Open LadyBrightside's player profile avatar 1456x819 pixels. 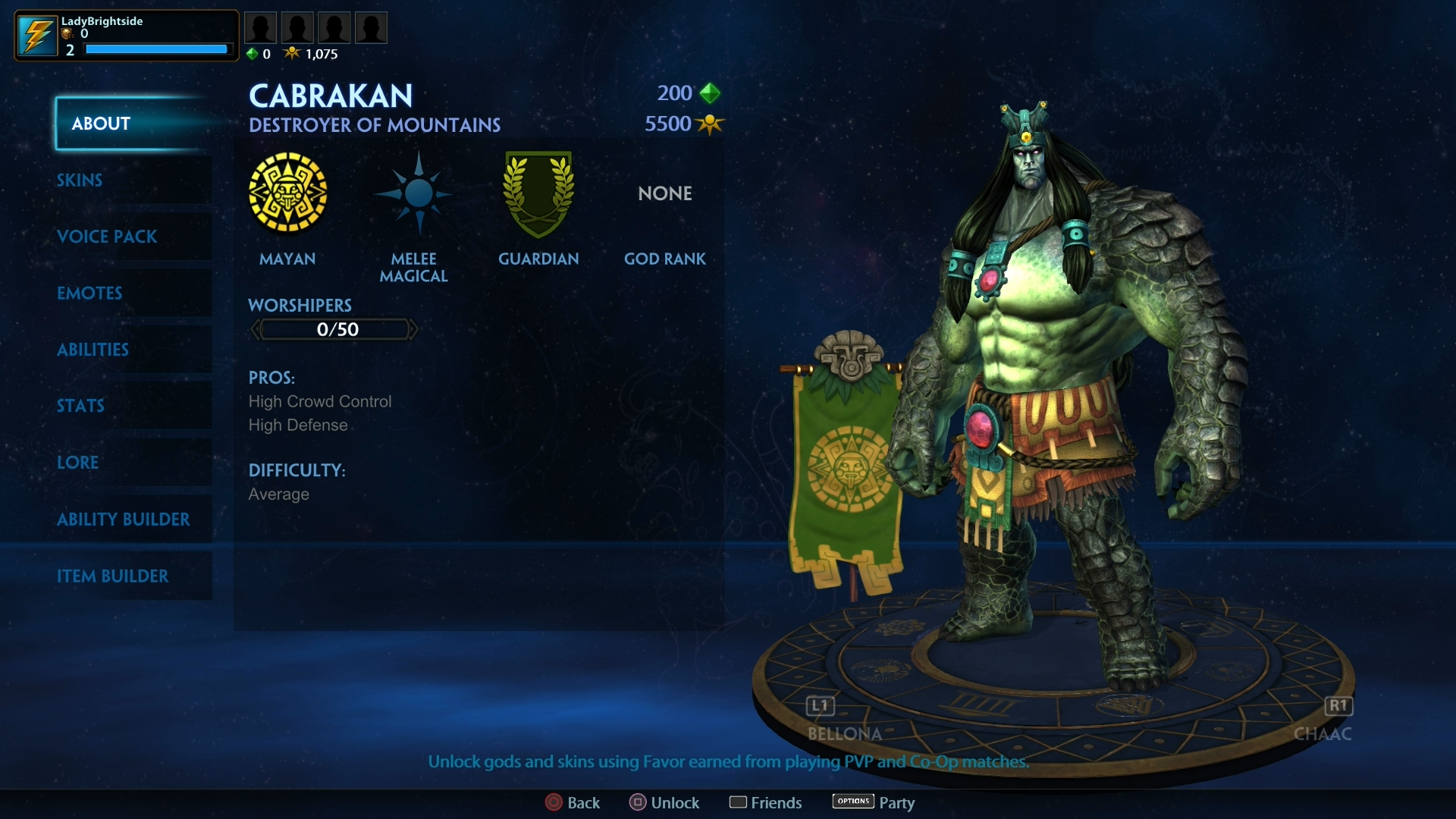pos(37,34)
